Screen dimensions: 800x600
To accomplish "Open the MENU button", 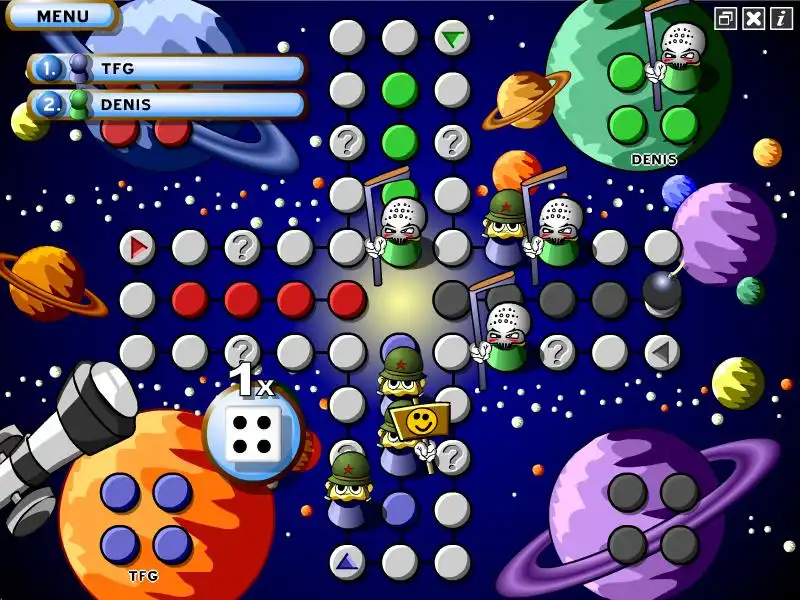I will [x=61, y=16].
